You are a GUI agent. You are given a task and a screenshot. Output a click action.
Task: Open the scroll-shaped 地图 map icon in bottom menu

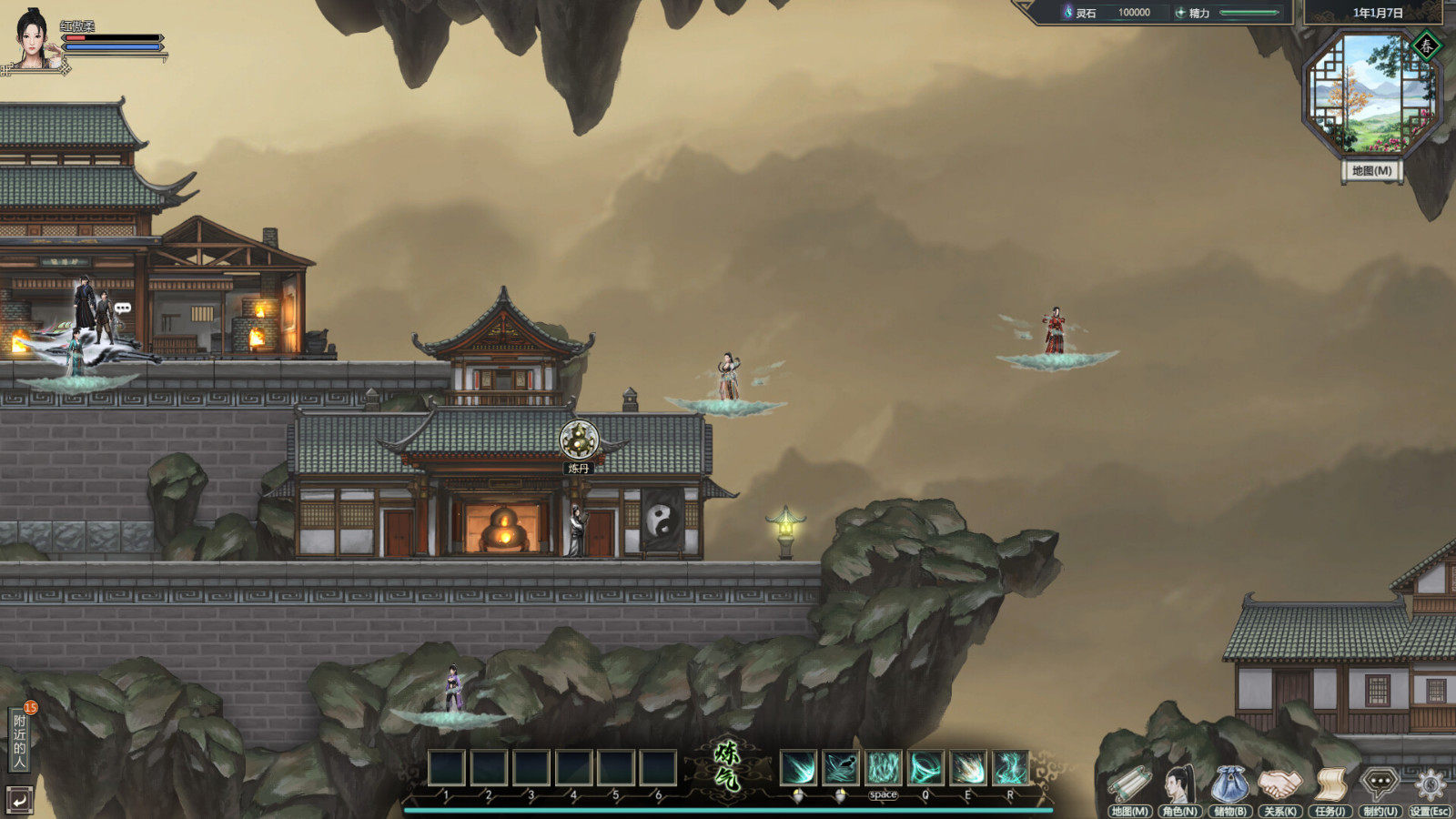click(1130, 786)
